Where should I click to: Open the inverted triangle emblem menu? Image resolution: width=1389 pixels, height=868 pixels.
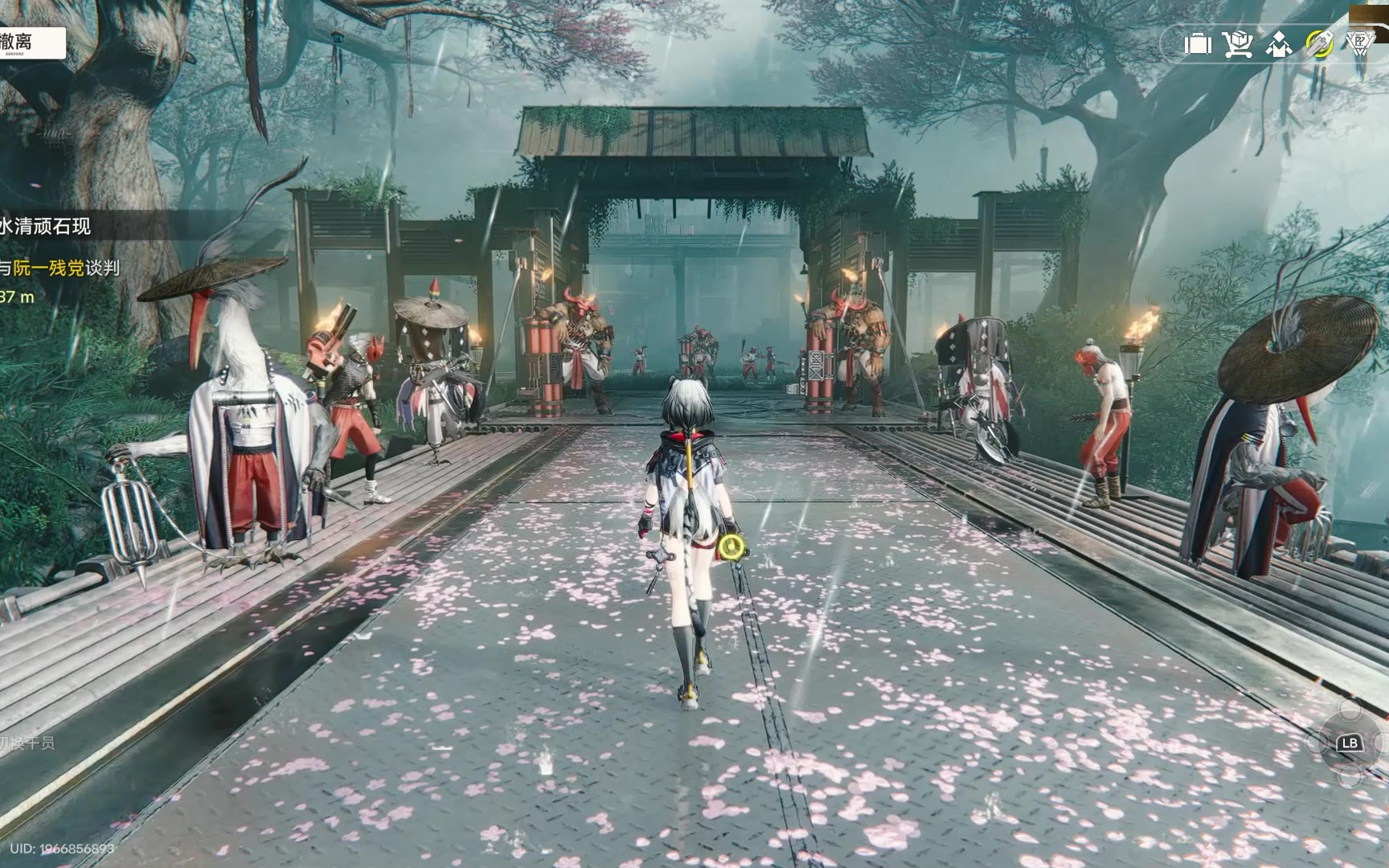1359,43
